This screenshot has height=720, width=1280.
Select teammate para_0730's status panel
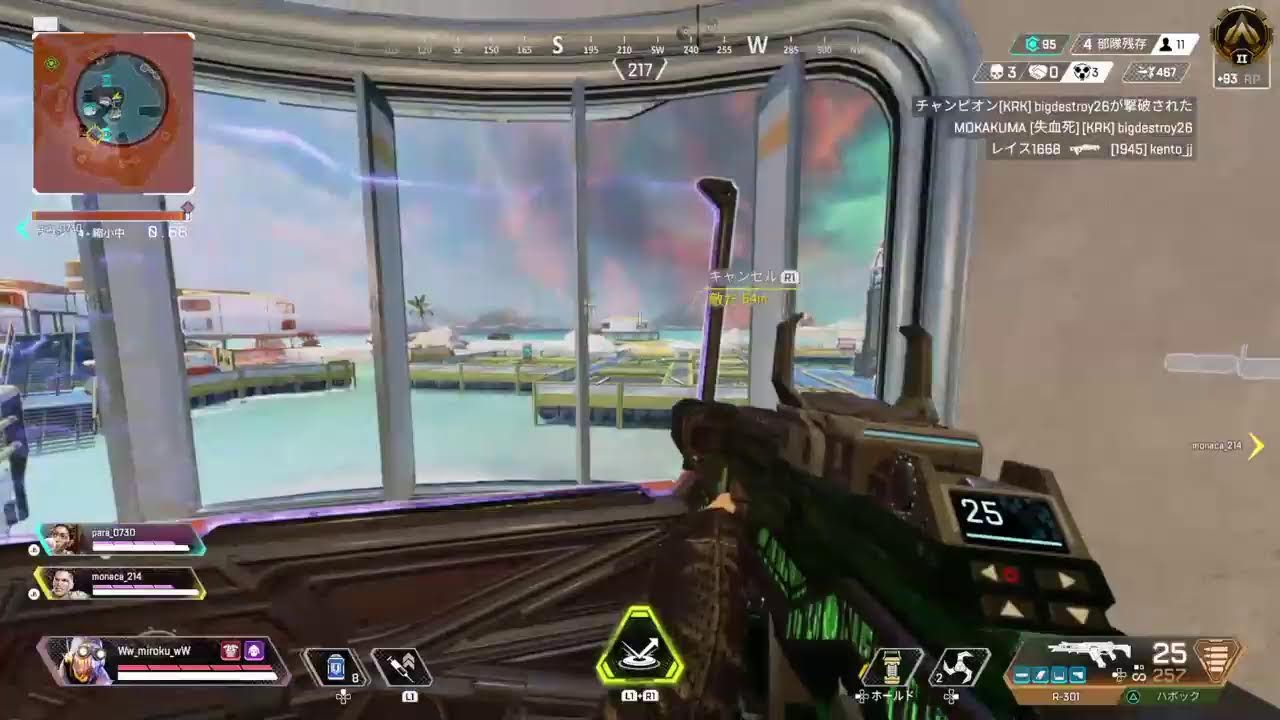point(122,539)
